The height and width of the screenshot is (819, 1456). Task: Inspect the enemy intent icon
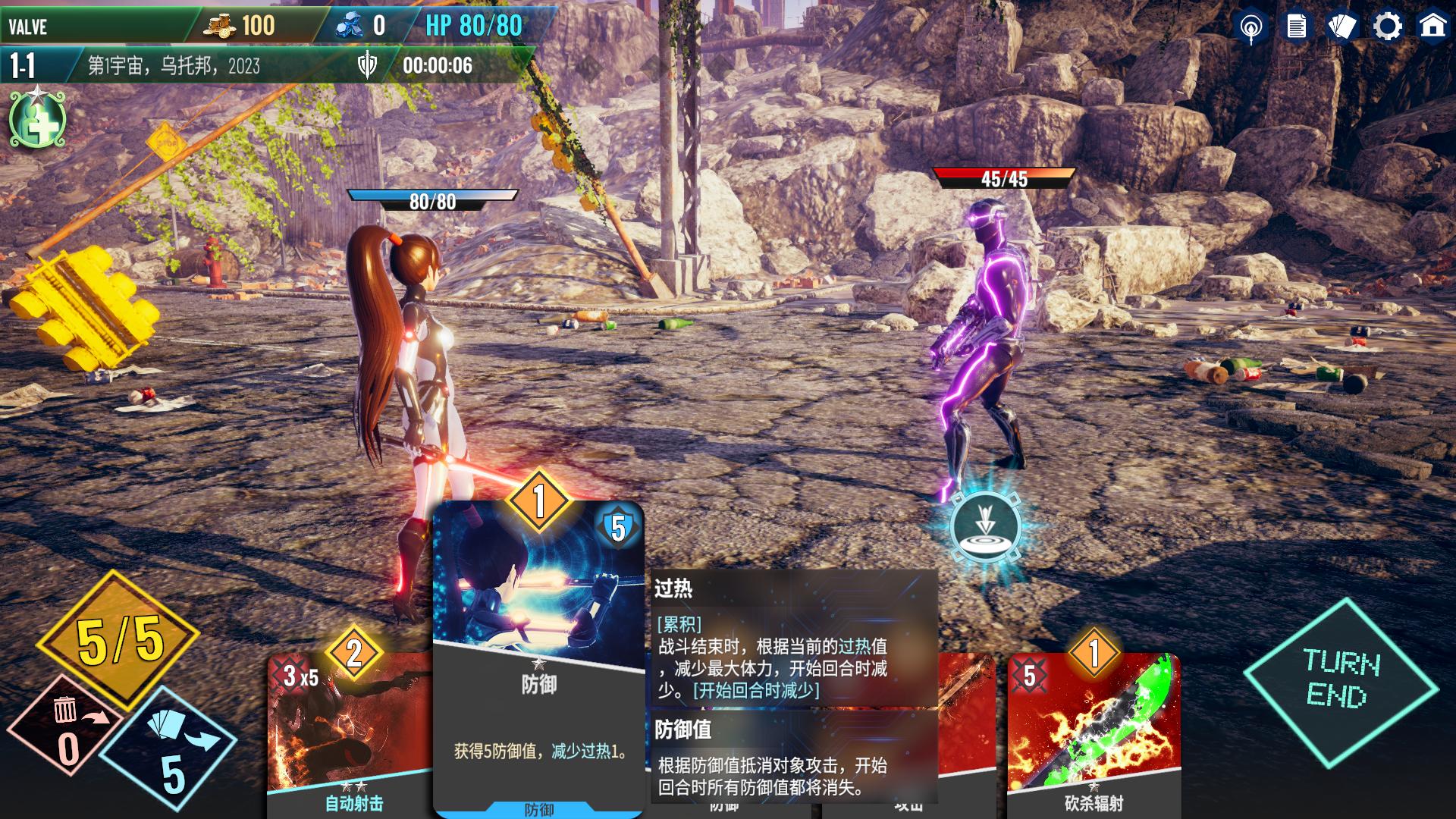coord(985,528)
